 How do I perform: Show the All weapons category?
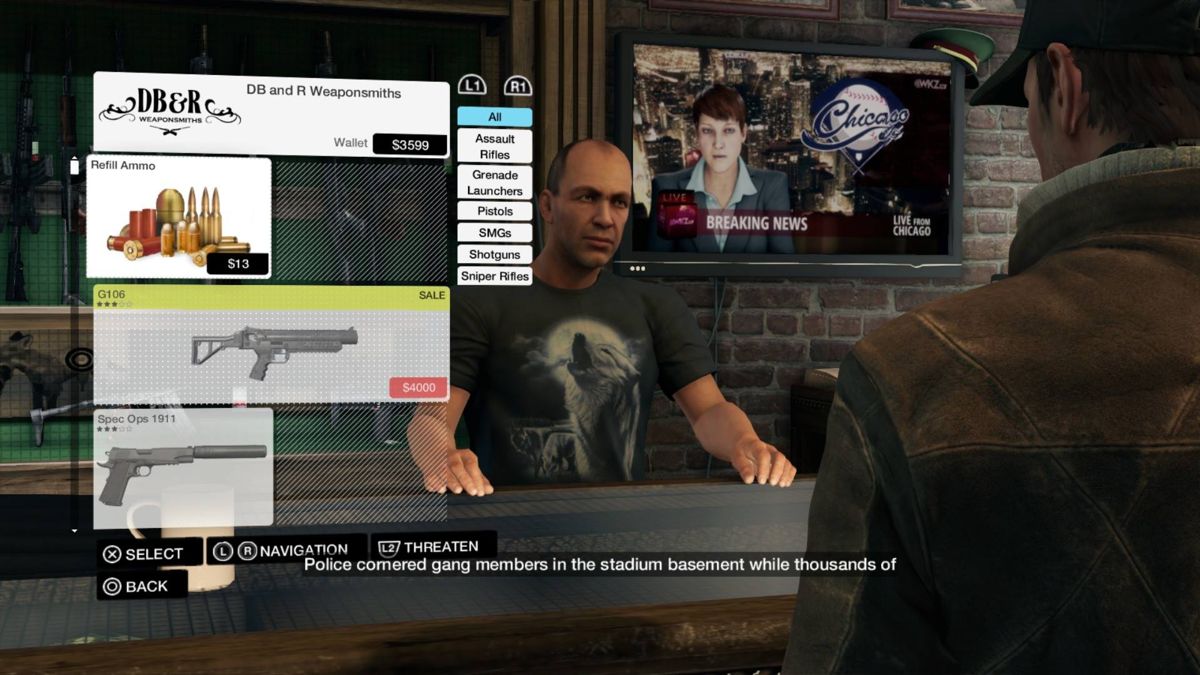(x=494, y=117)
